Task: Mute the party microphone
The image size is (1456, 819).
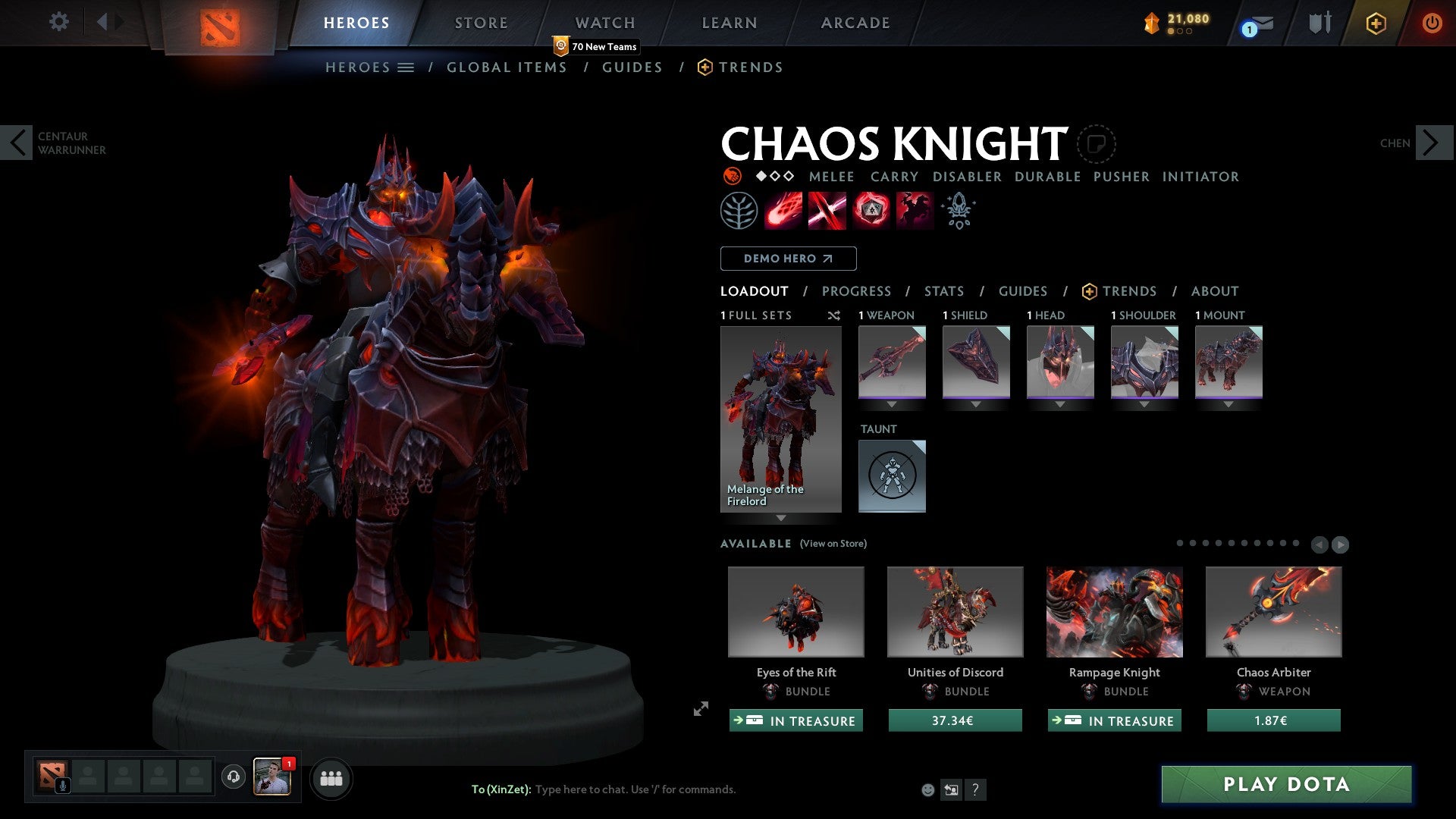Action: pyautogui.click(x=62, y=785)
